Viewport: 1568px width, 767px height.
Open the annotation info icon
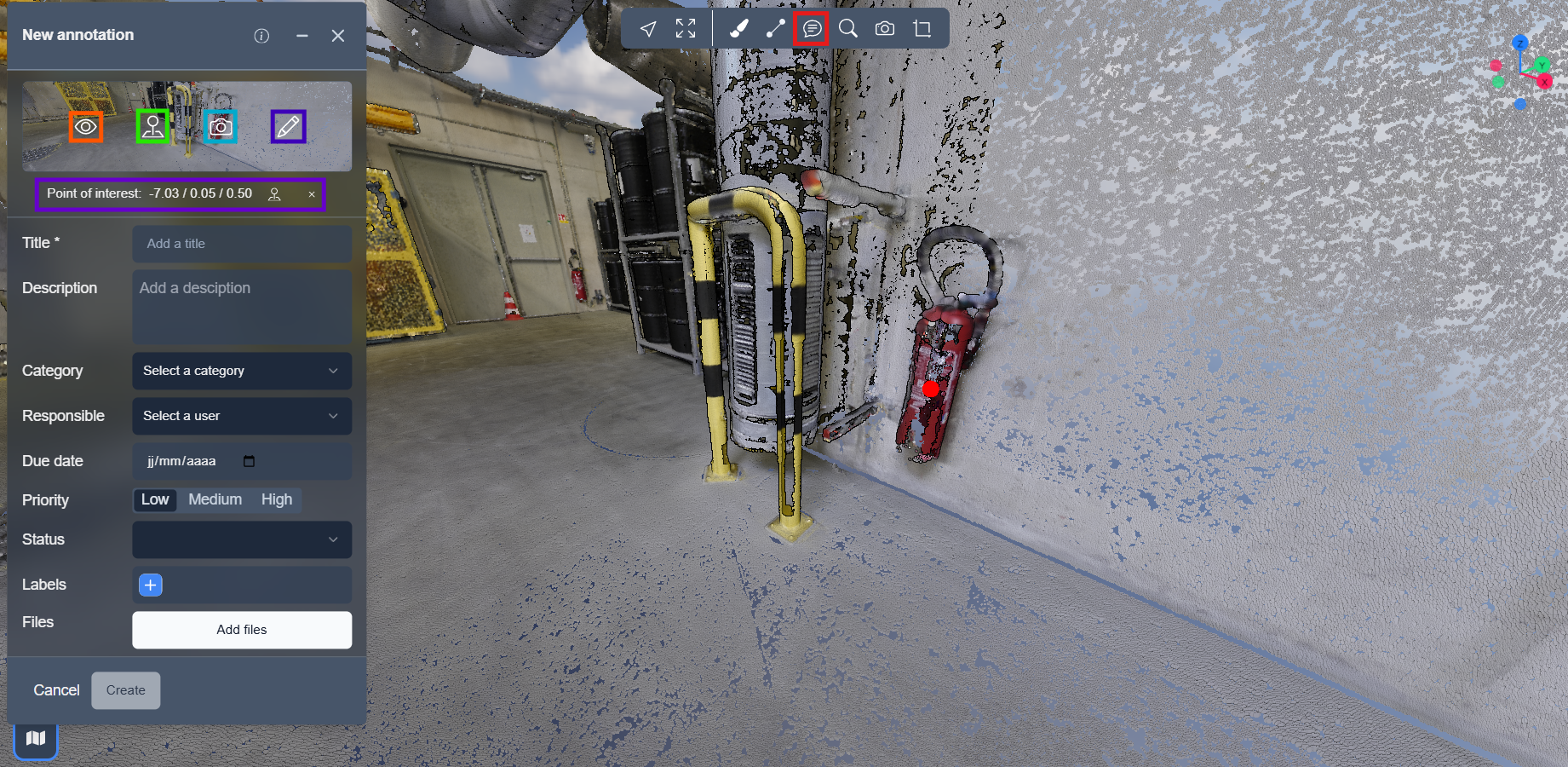click(x=261, y=36)
